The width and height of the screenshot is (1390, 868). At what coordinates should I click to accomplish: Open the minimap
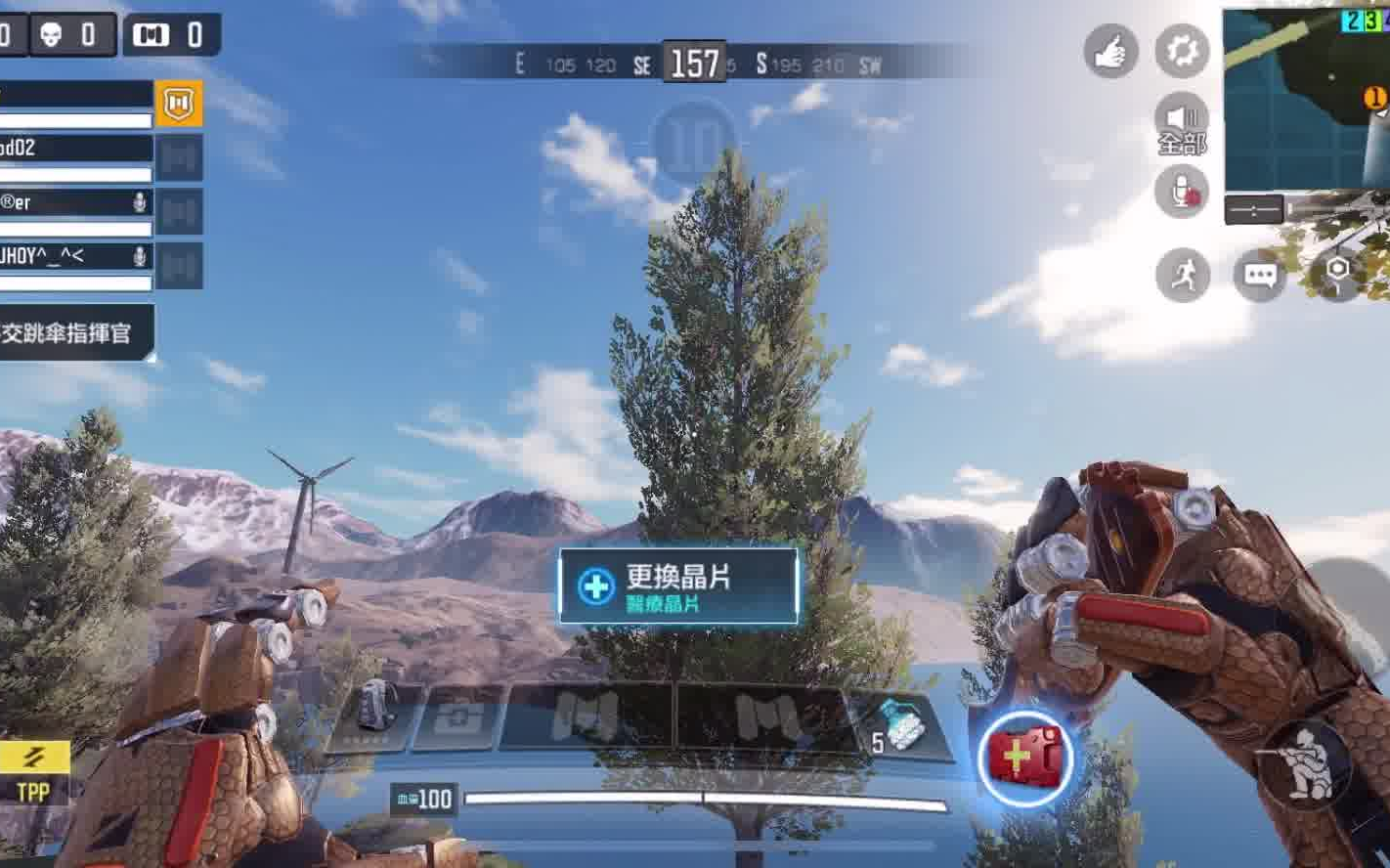1306,99
